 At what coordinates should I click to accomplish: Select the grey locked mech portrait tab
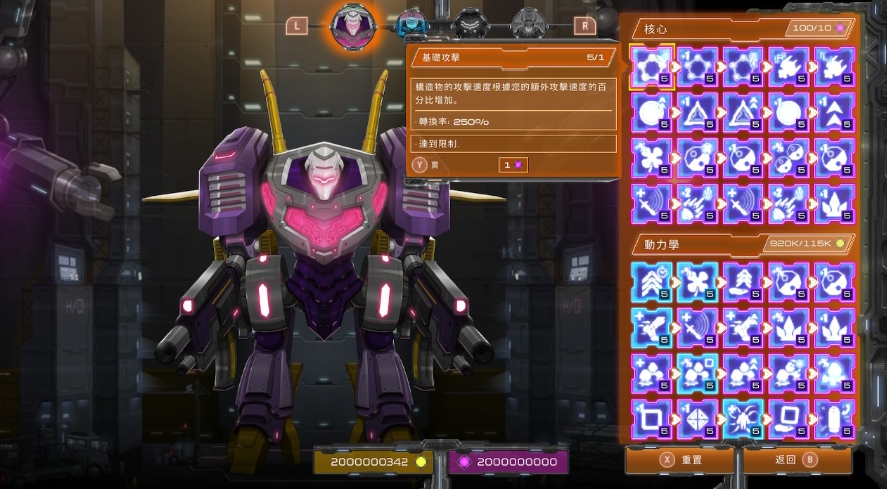(x=527, y=24)
